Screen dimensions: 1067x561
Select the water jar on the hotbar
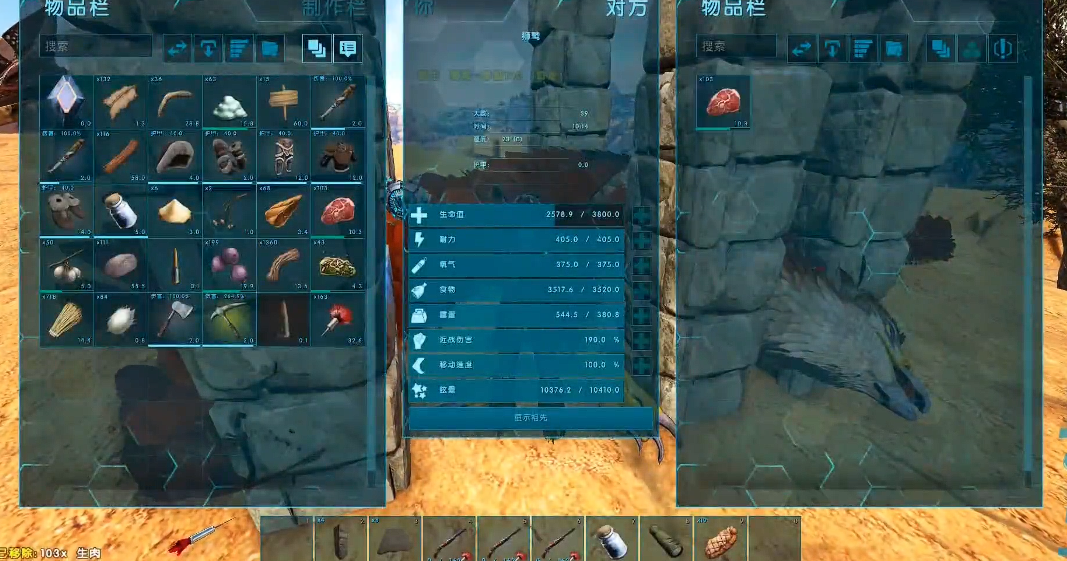611,540
